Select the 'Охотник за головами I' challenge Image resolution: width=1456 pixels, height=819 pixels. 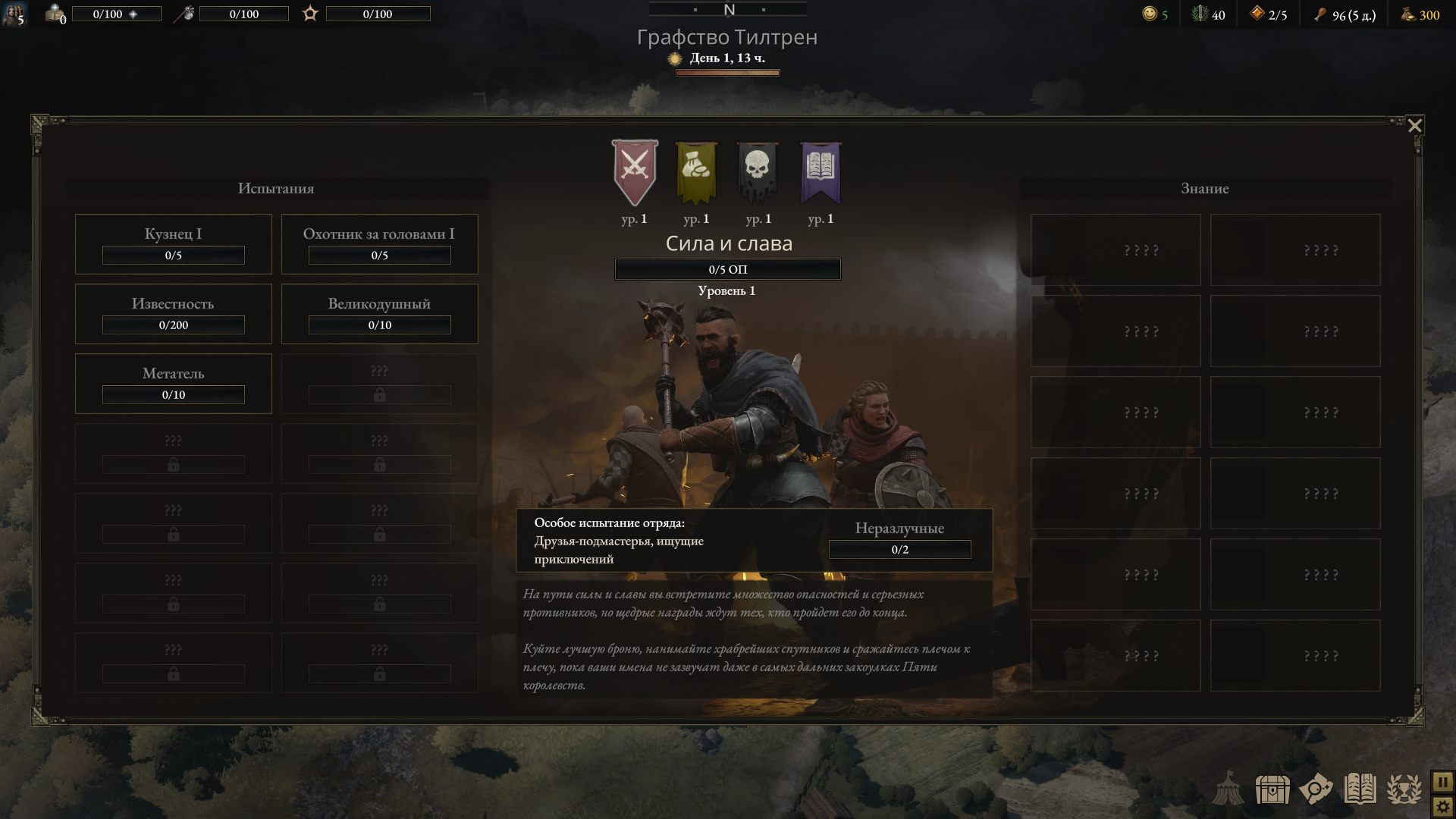coord(379,243)
